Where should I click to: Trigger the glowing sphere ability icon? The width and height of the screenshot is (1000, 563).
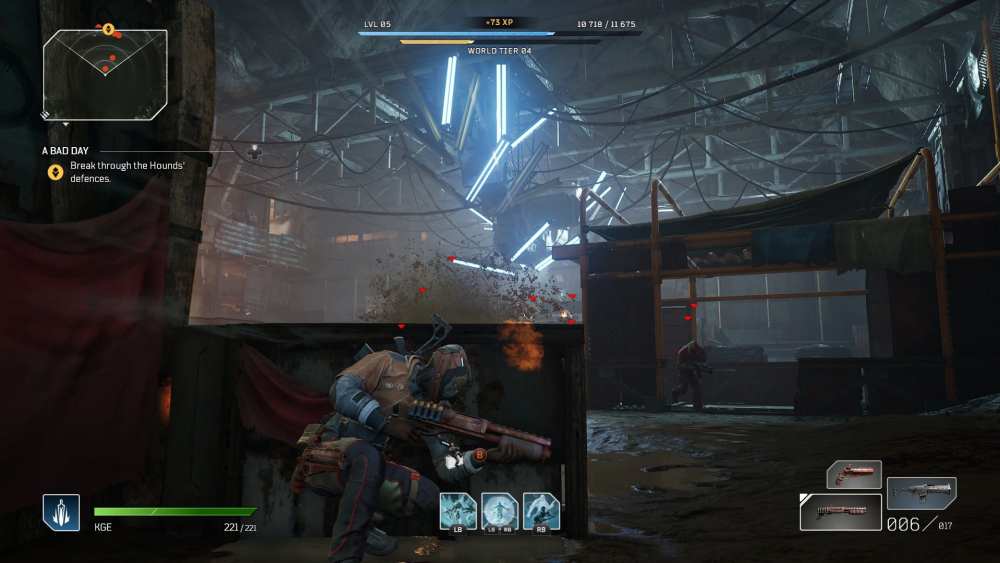(x=499, y=511)
